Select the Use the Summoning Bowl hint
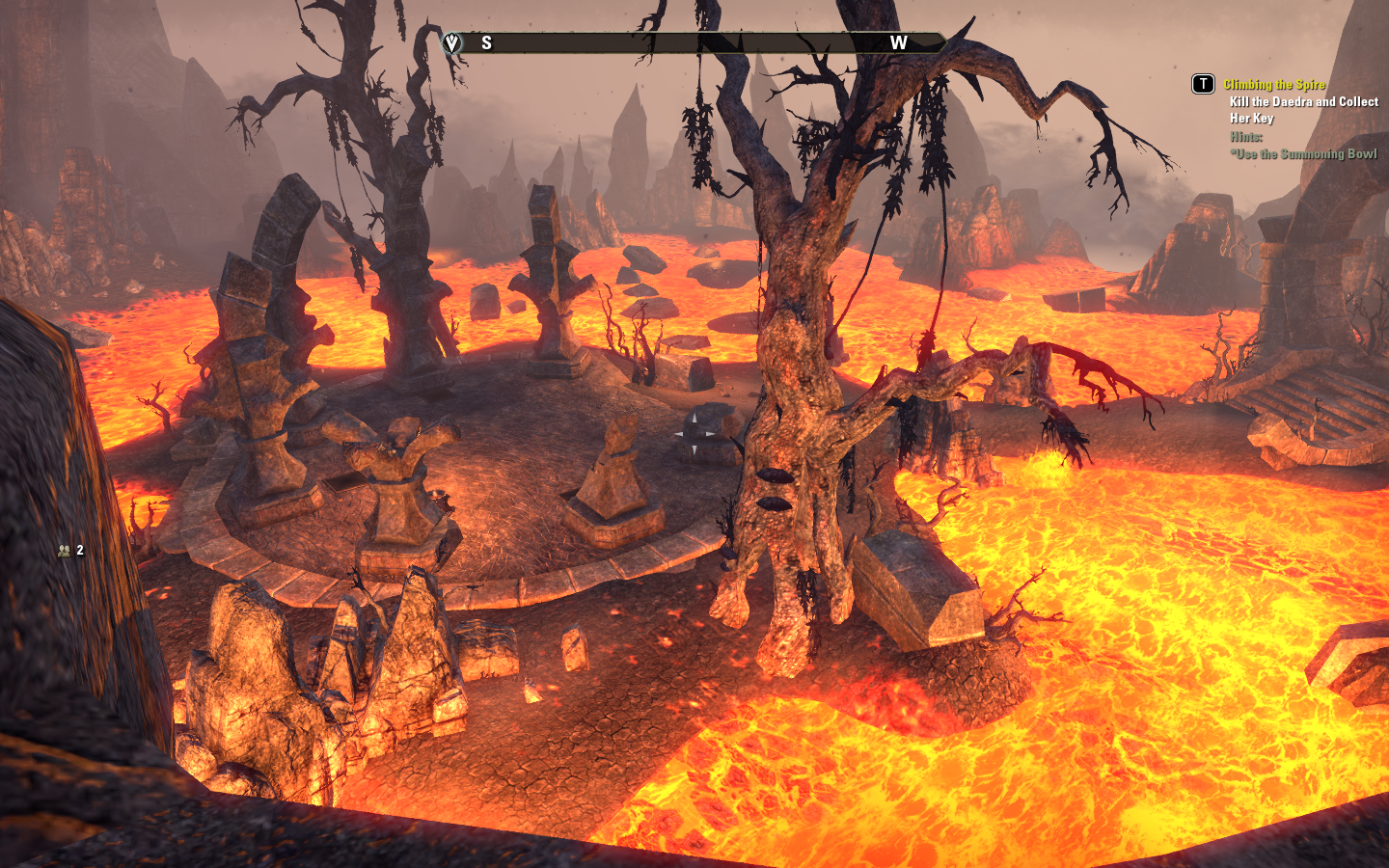 coord(1304,154)
